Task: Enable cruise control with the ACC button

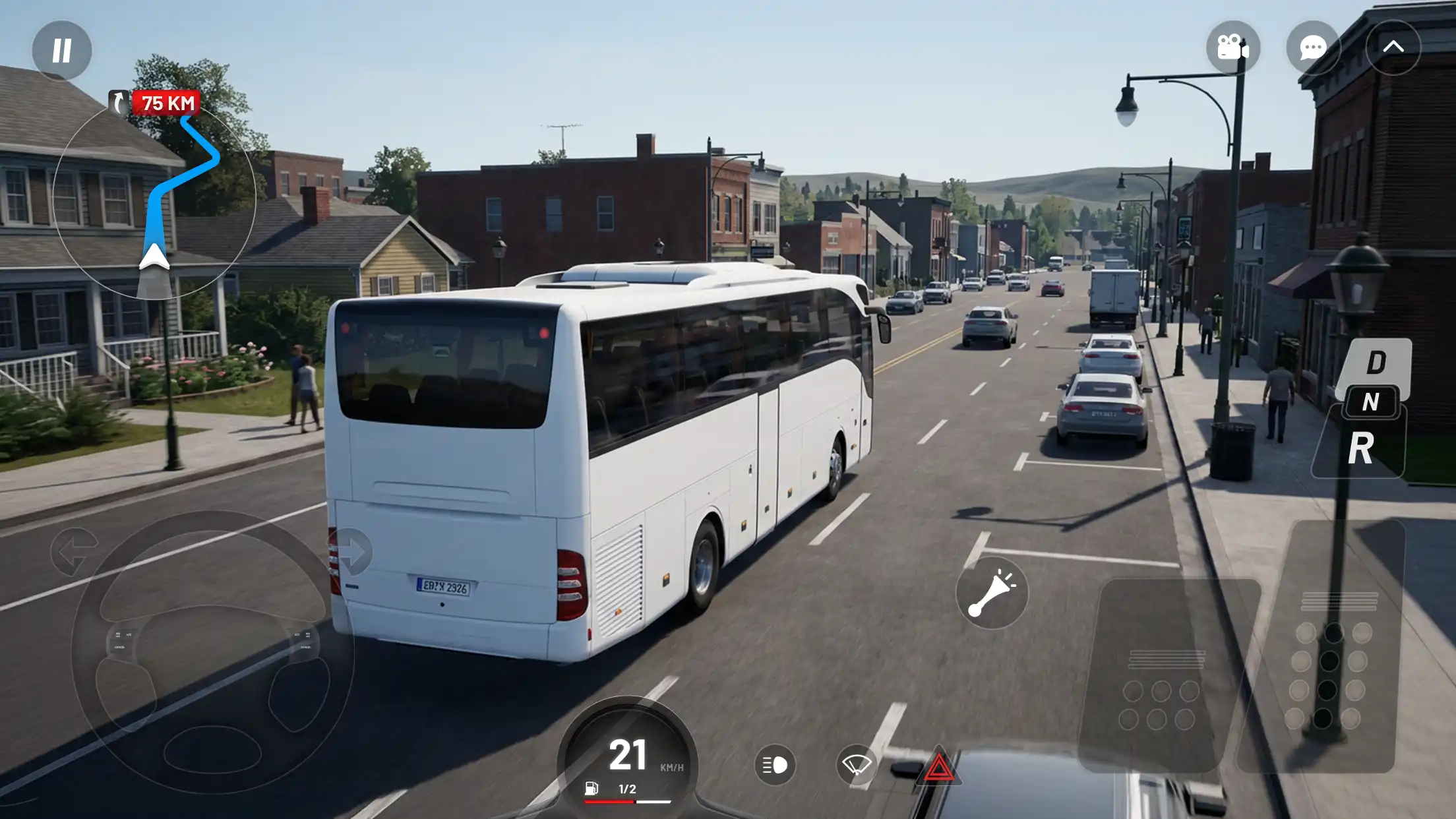Action: (129, 634)
